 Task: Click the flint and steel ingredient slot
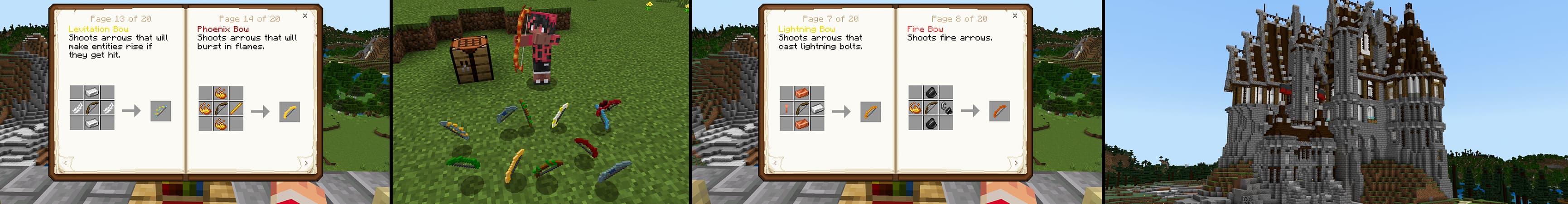(946, 108)
